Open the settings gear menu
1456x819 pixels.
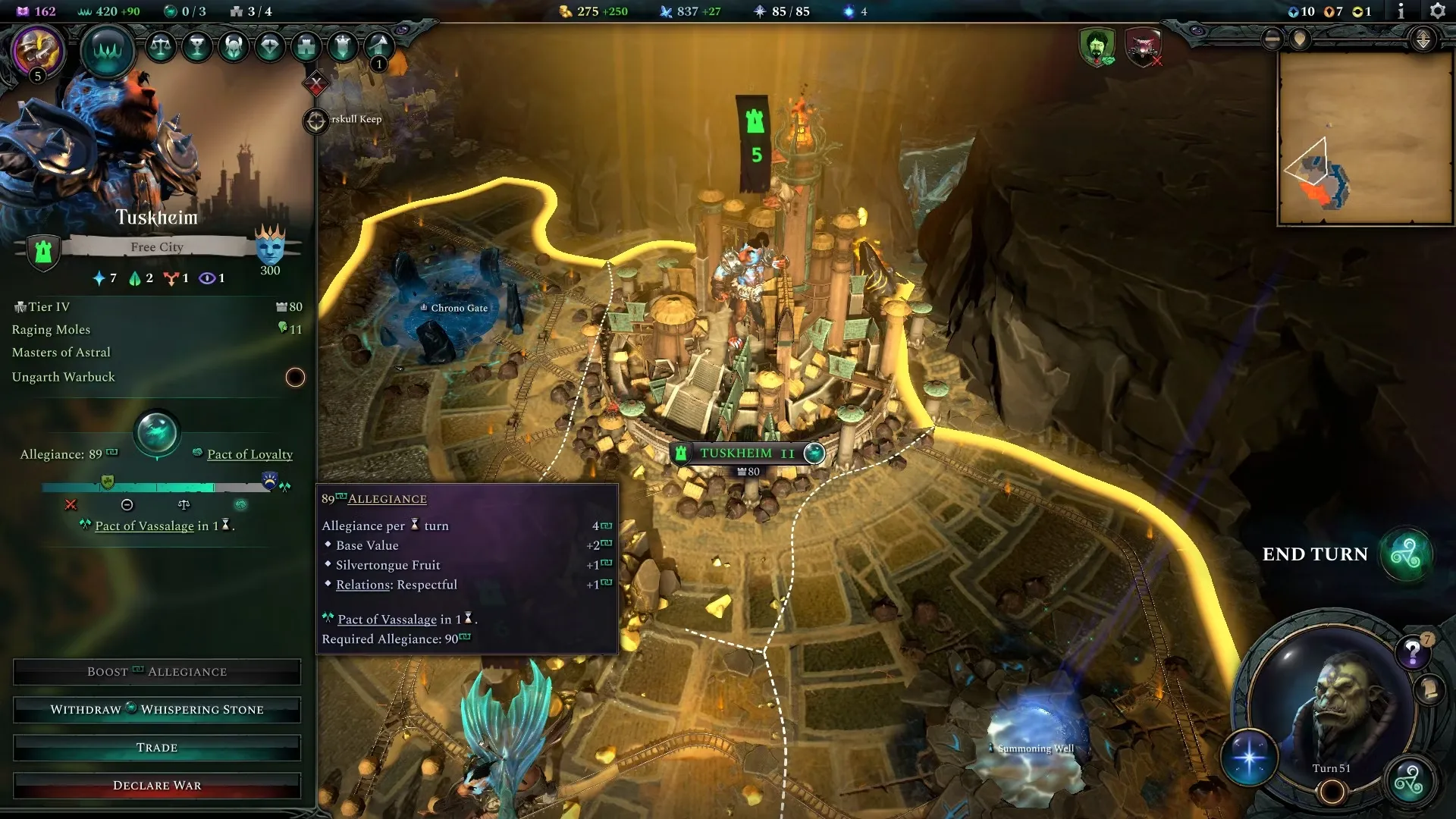click(1437, 11)
